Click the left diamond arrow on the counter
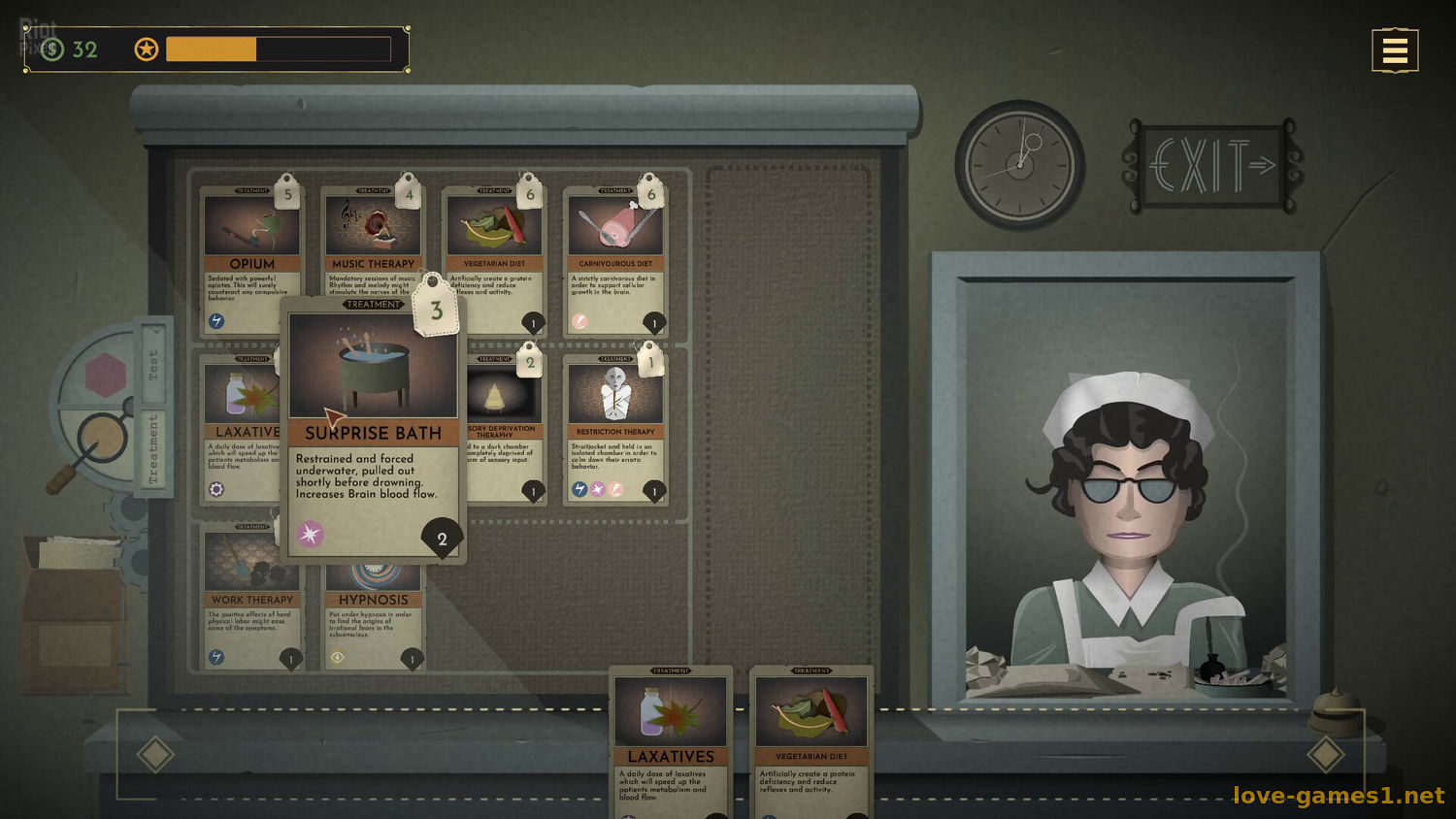The image size is (1456, 819). pyautogui.click(x=155, y=754)
